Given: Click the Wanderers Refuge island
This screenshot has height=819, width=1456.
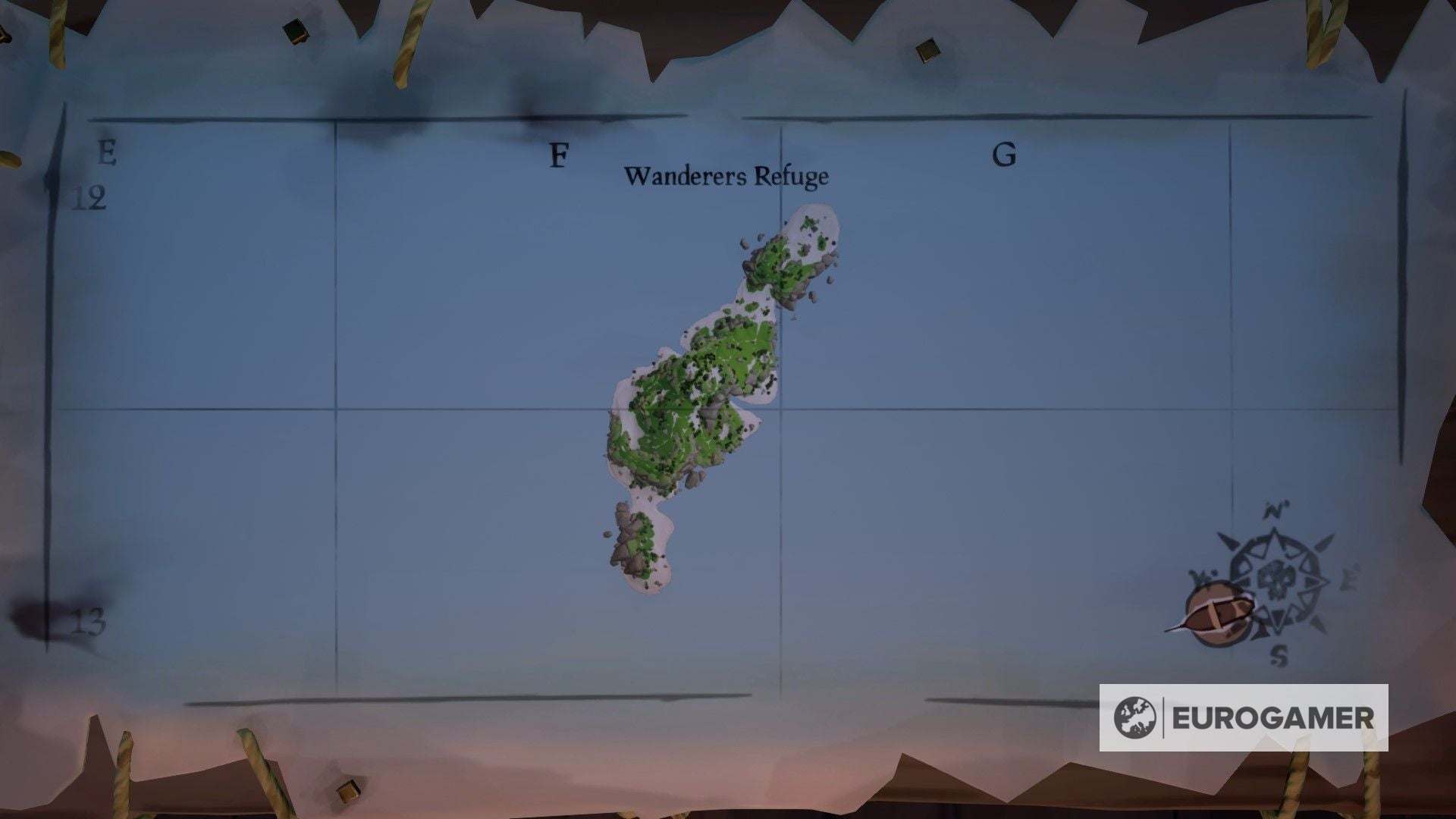Looking at the screenshot, I should point(698,379).
